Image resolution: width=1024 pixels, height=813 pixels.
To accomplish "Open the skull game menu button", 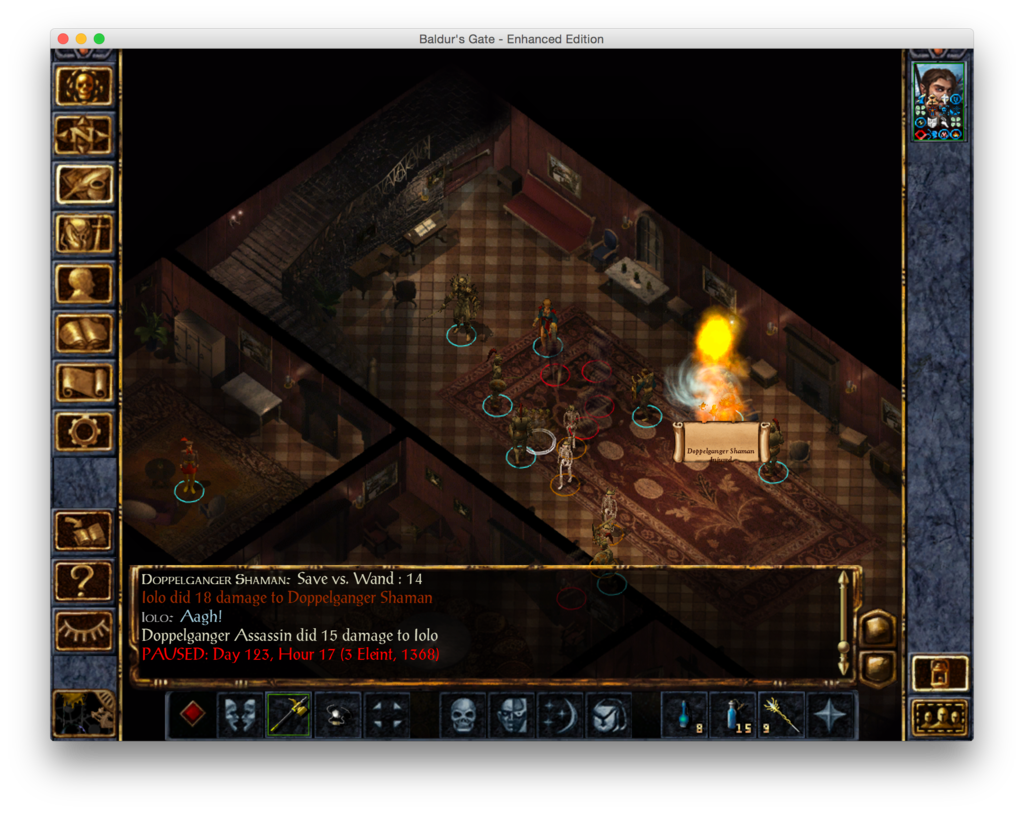I will coord(84,87).
